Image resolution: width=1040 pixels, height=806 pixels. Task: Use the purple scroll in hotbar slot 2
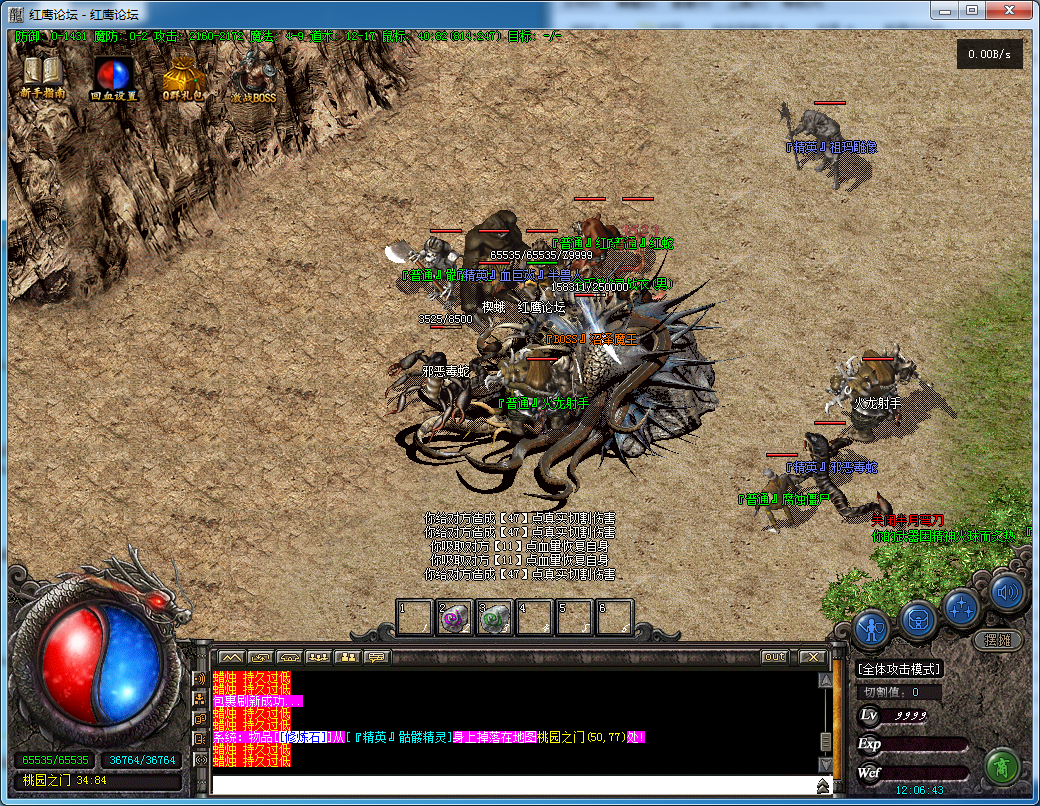(x=455, y=617)
